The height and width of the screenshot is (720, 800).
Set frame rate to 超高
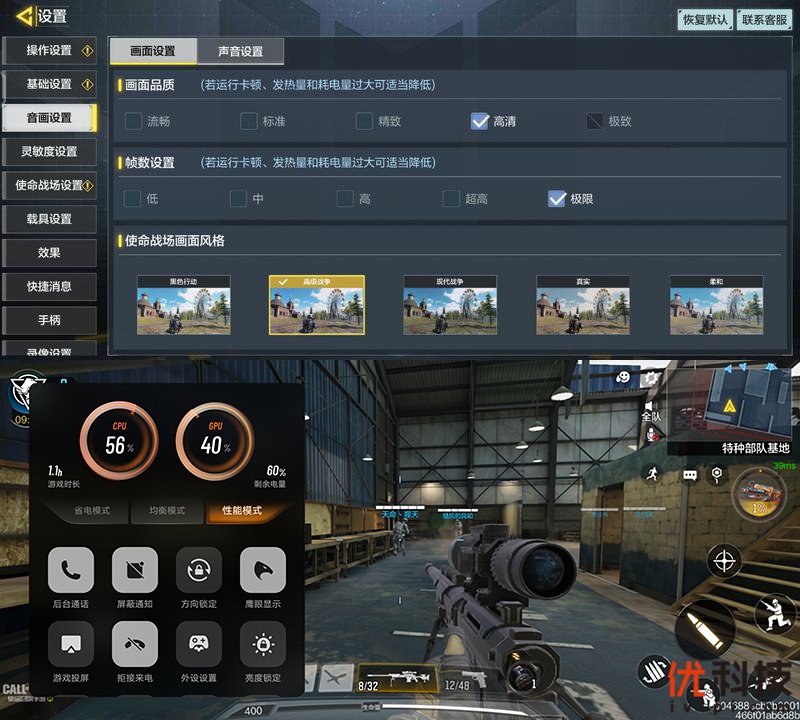point(452,199)
